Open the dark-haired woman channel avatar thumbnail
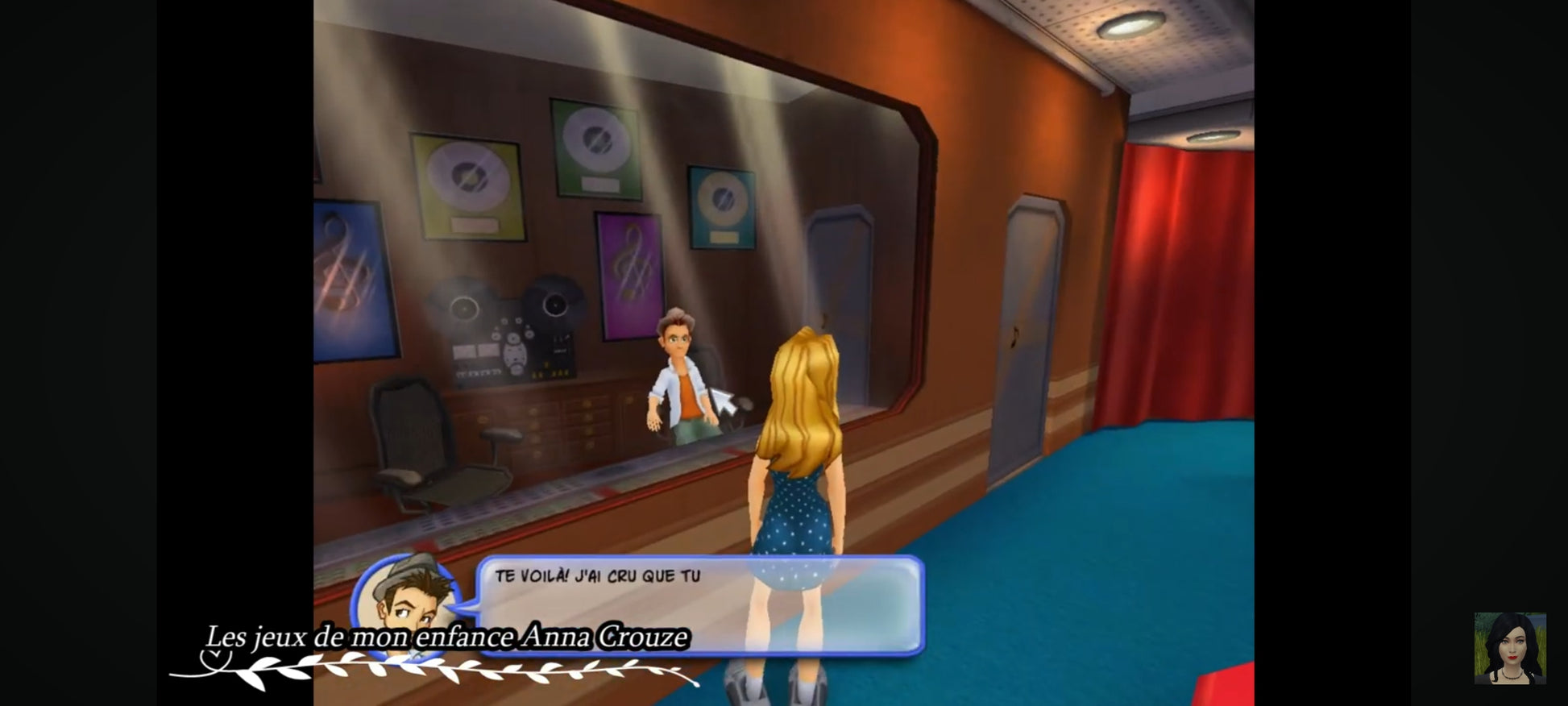This screenshot has height=706, width=1568. (x=1509, y=648)
